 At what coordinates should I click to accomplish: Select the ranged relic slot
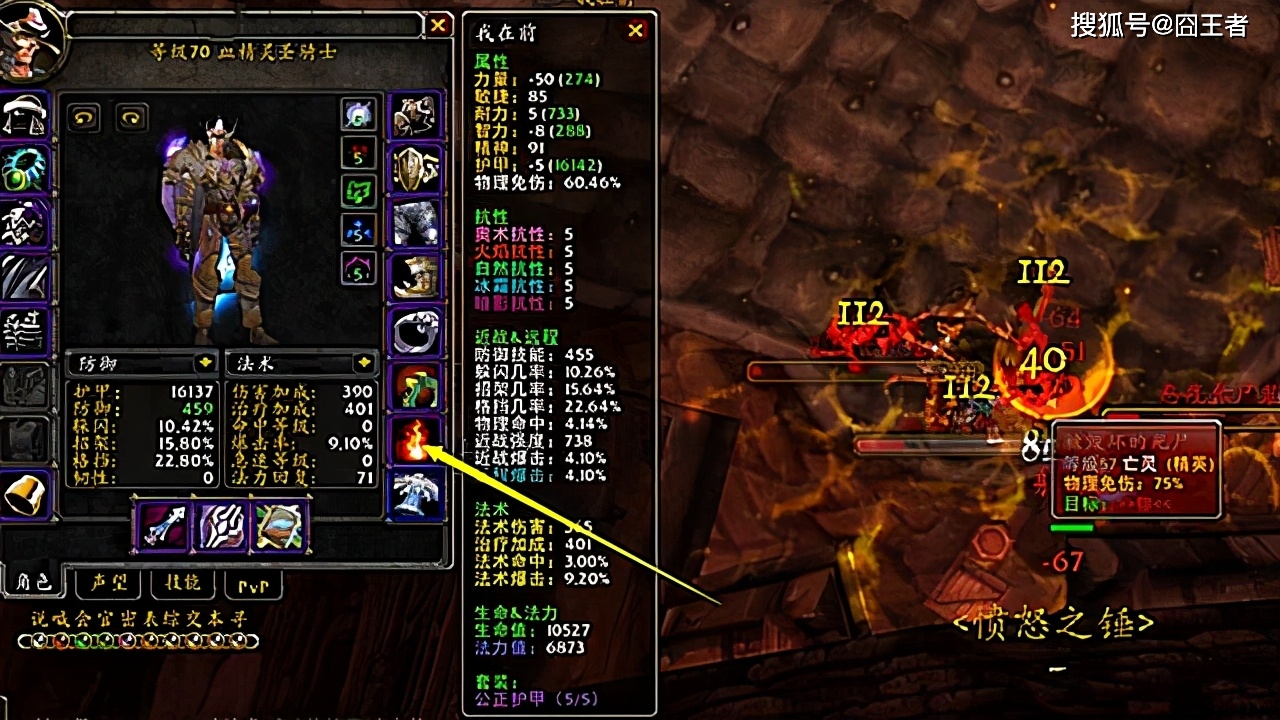pos(281,526)
